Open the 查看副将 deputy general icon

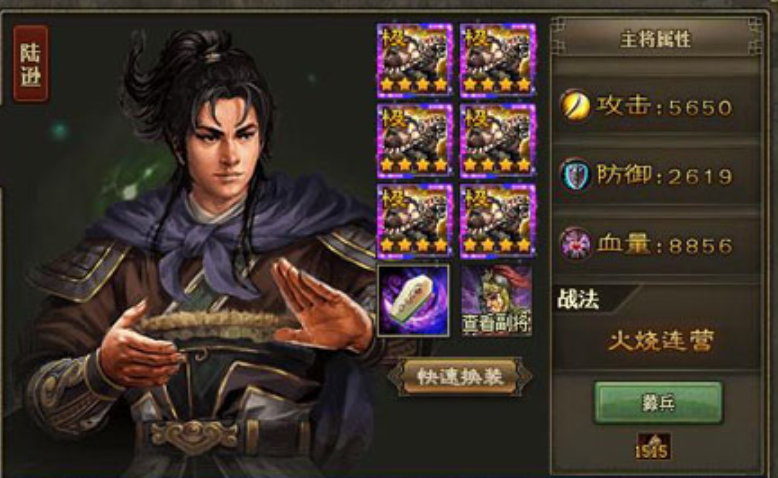click(496, 300)
